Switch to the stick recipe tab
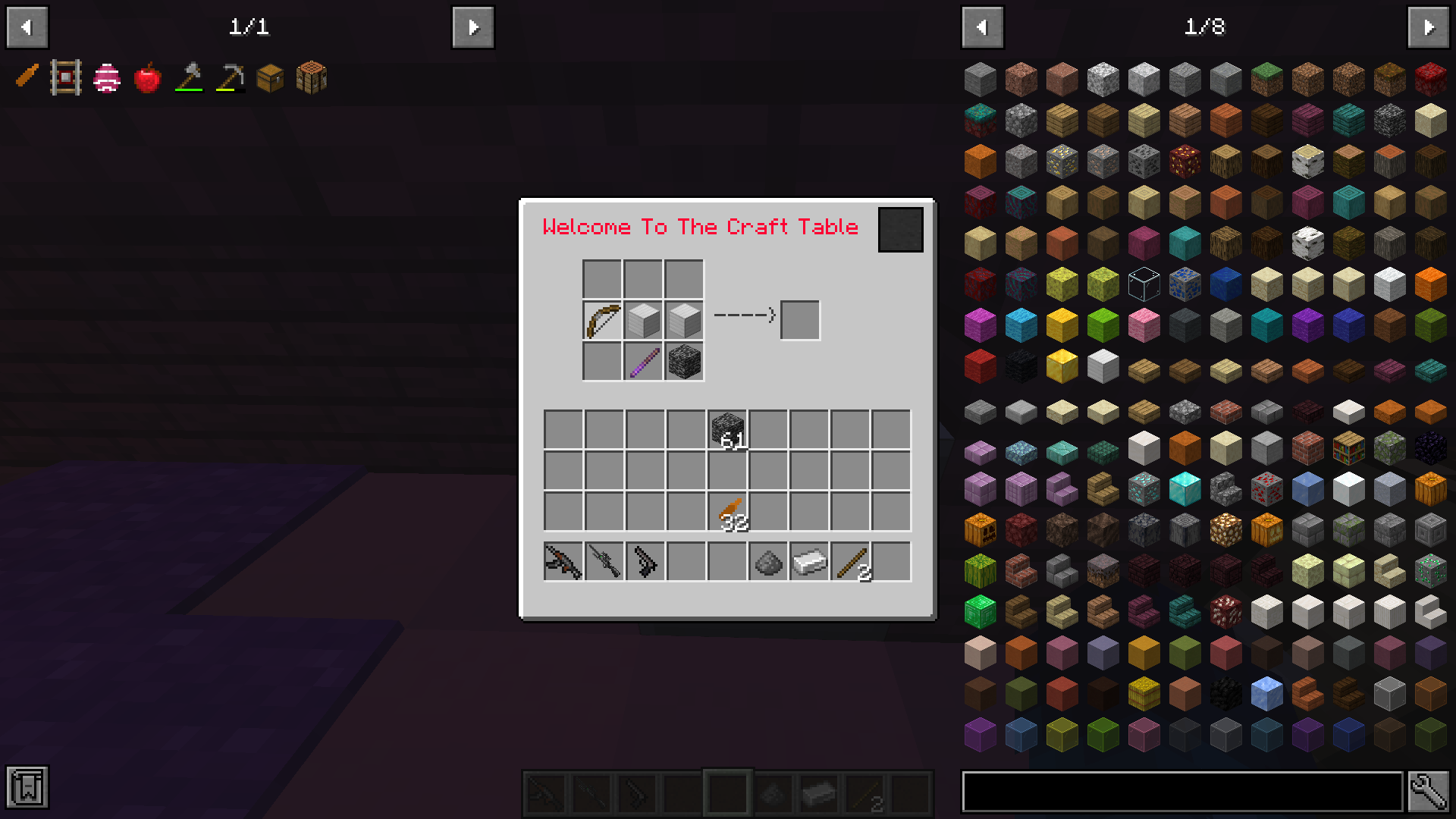Image resolution: width=1456 pixels, height=819 pixels. [27, 77]
